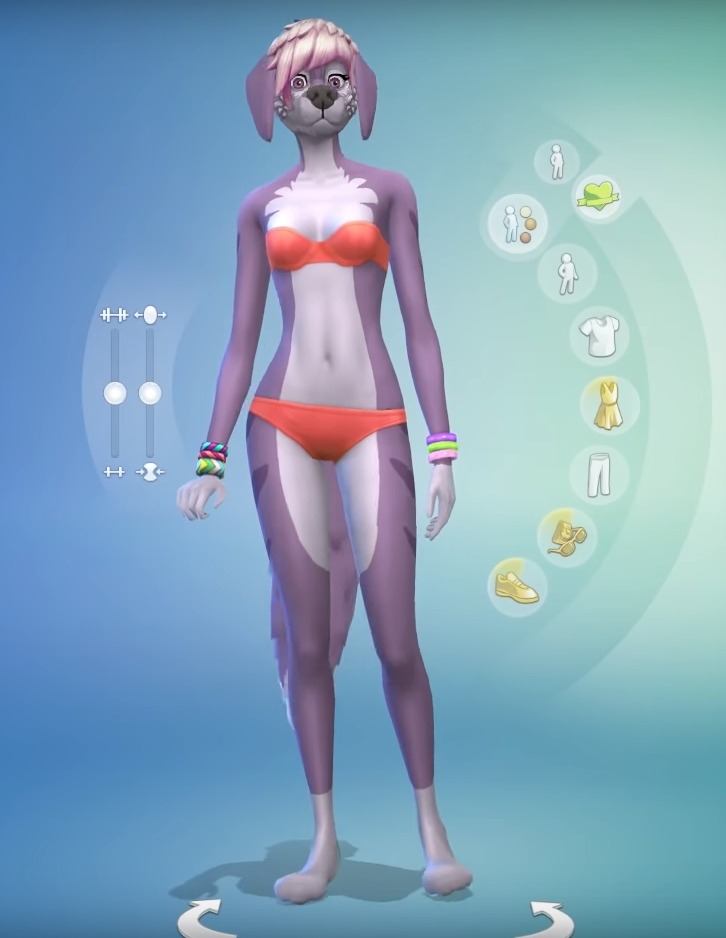
Task: Open the white pants bottoms category
Action: pyautogui.click(x=599, y=473)
